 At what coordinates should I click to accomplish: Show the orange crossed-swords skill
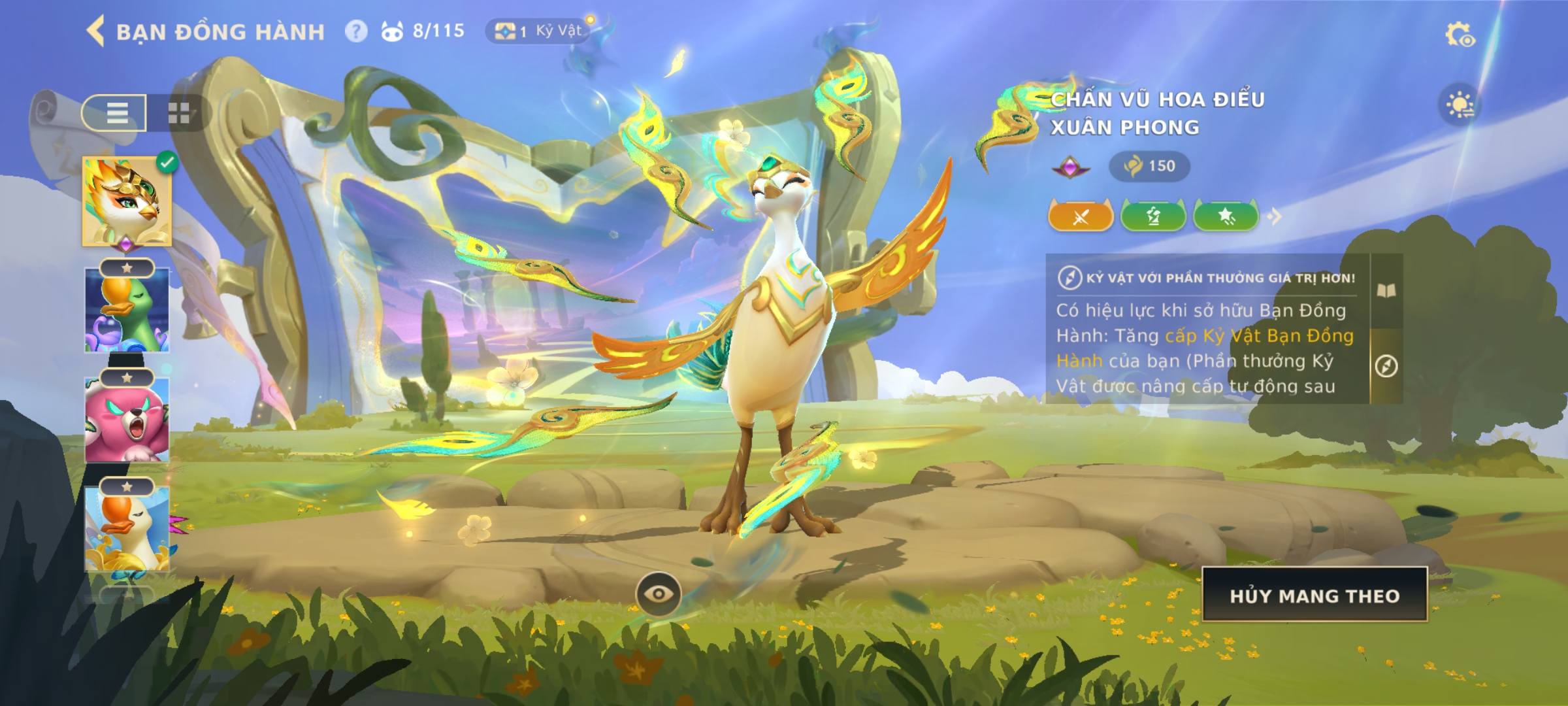pyautogui.click(x=1081, y=216)
